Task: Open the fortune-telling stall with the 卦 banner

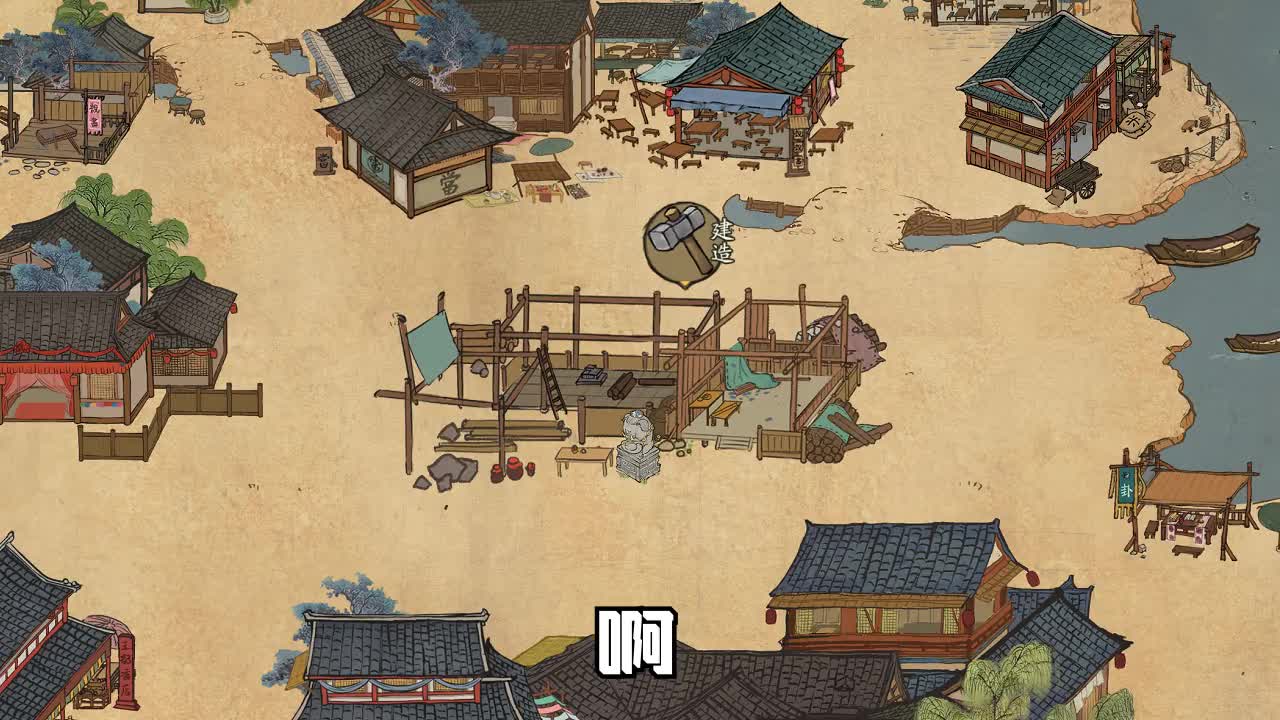Action: (1180, 500)
